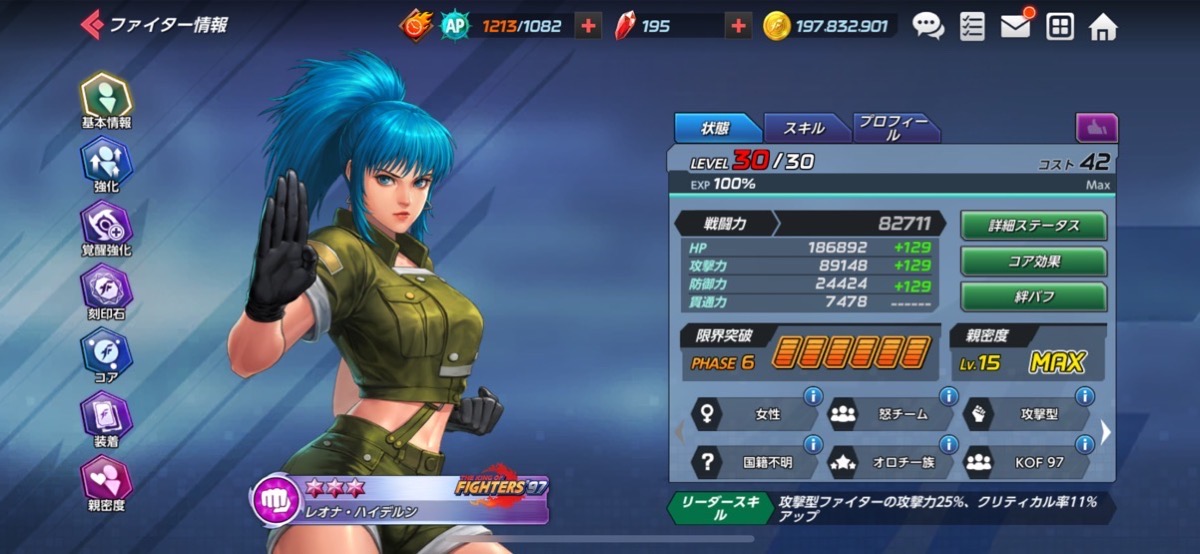View the コア効果 button
The height and width of the screenshot is (554, 1200).
(x=1033, y=261)
